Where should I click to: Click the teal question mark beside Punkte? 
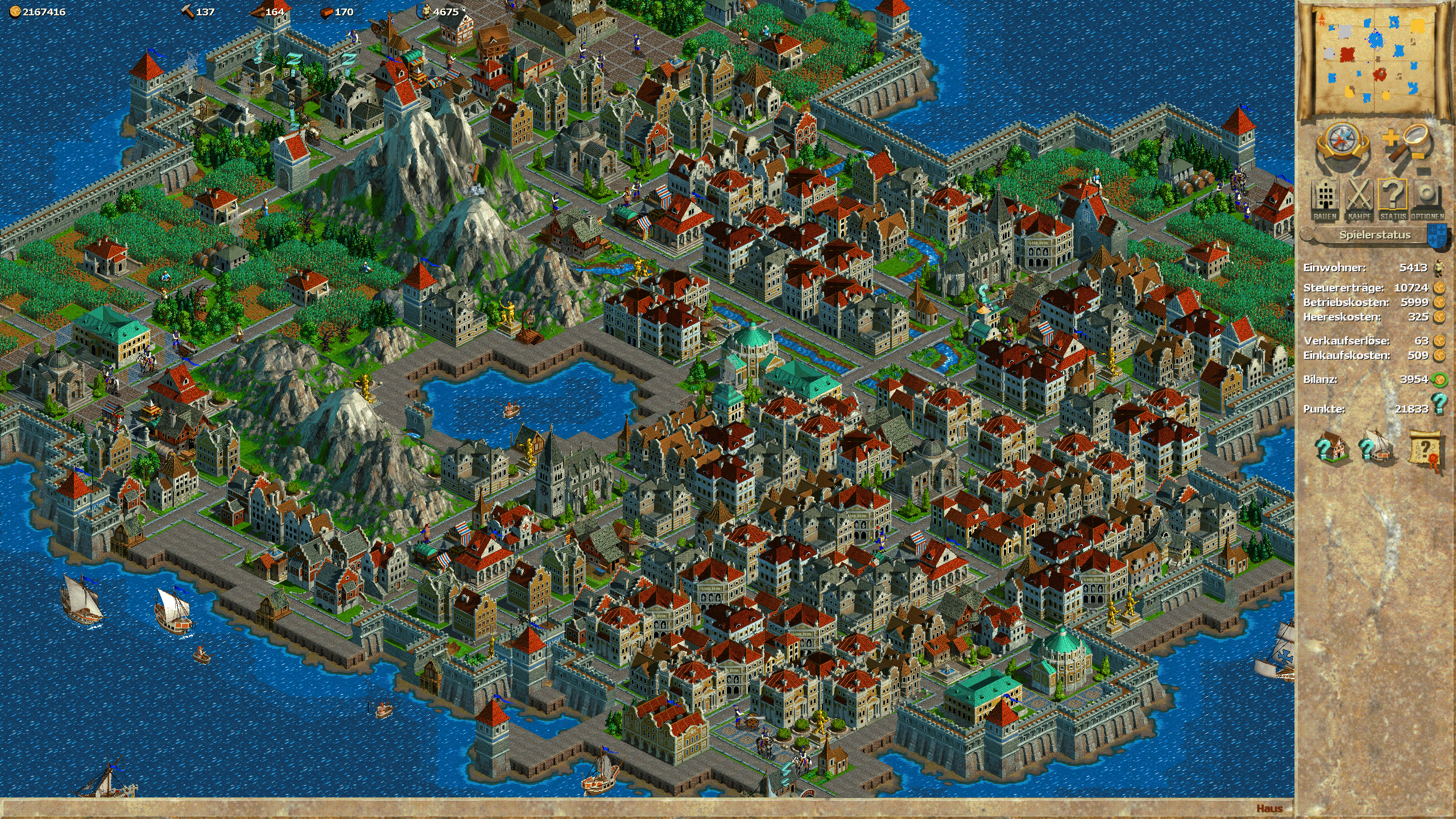(x=1439, y=403)
